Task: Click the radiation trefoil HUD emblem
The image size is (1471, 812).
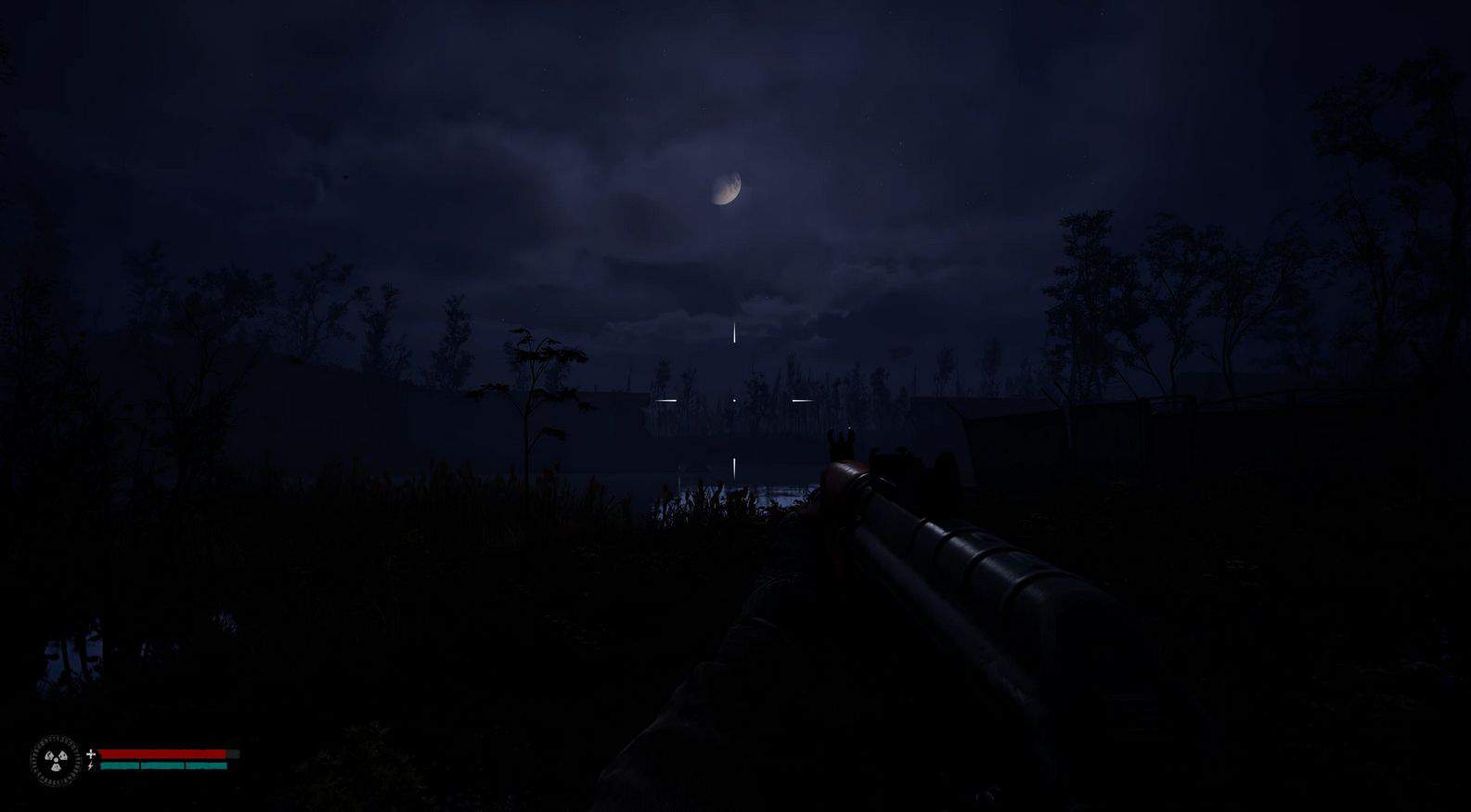Action: (x=56, y=761)
